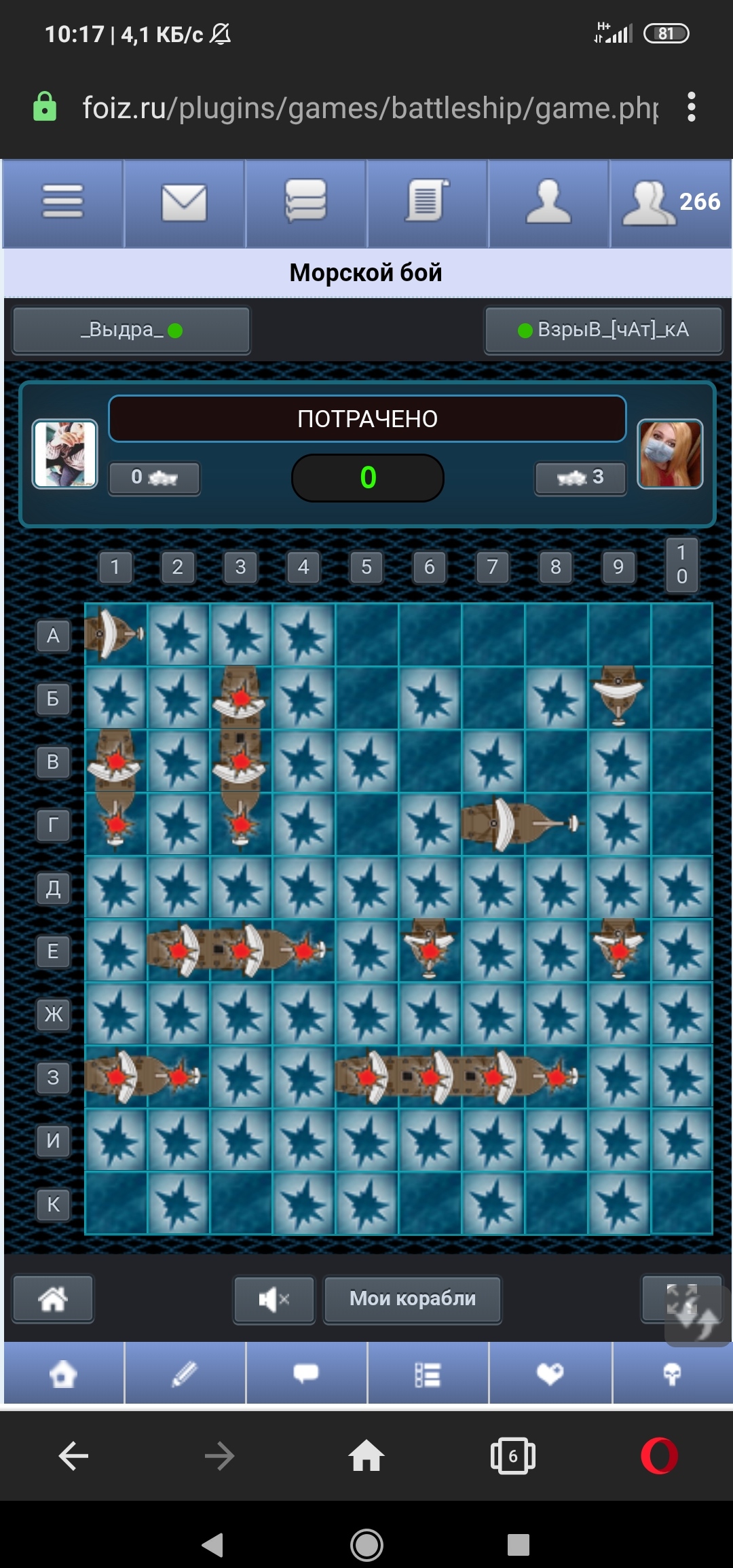Open the browser tabs switcher showing 6
733x1568 pixels.
coord(513,1456)
